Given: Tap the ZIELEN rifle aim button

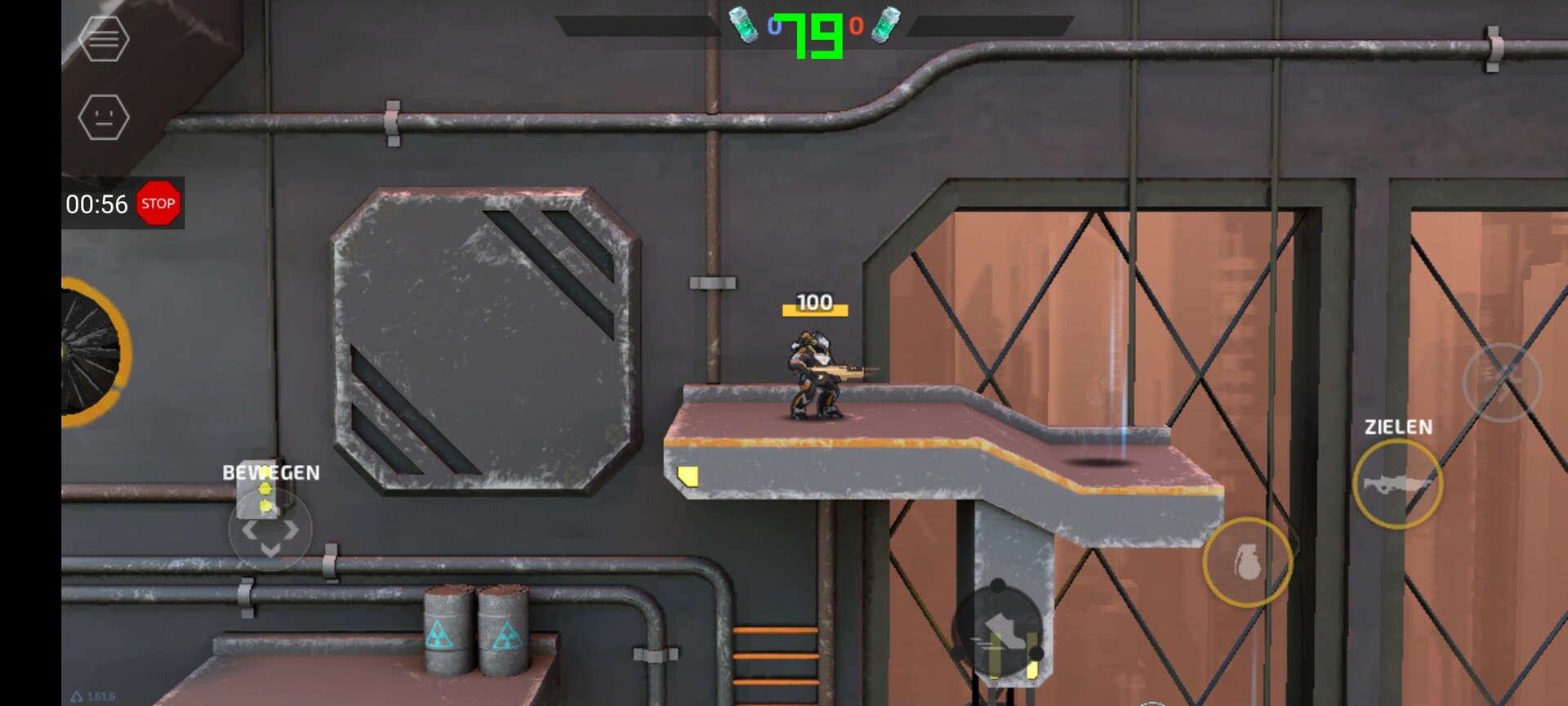Looking at the screenshot, I should click(x=1397, y=484).
